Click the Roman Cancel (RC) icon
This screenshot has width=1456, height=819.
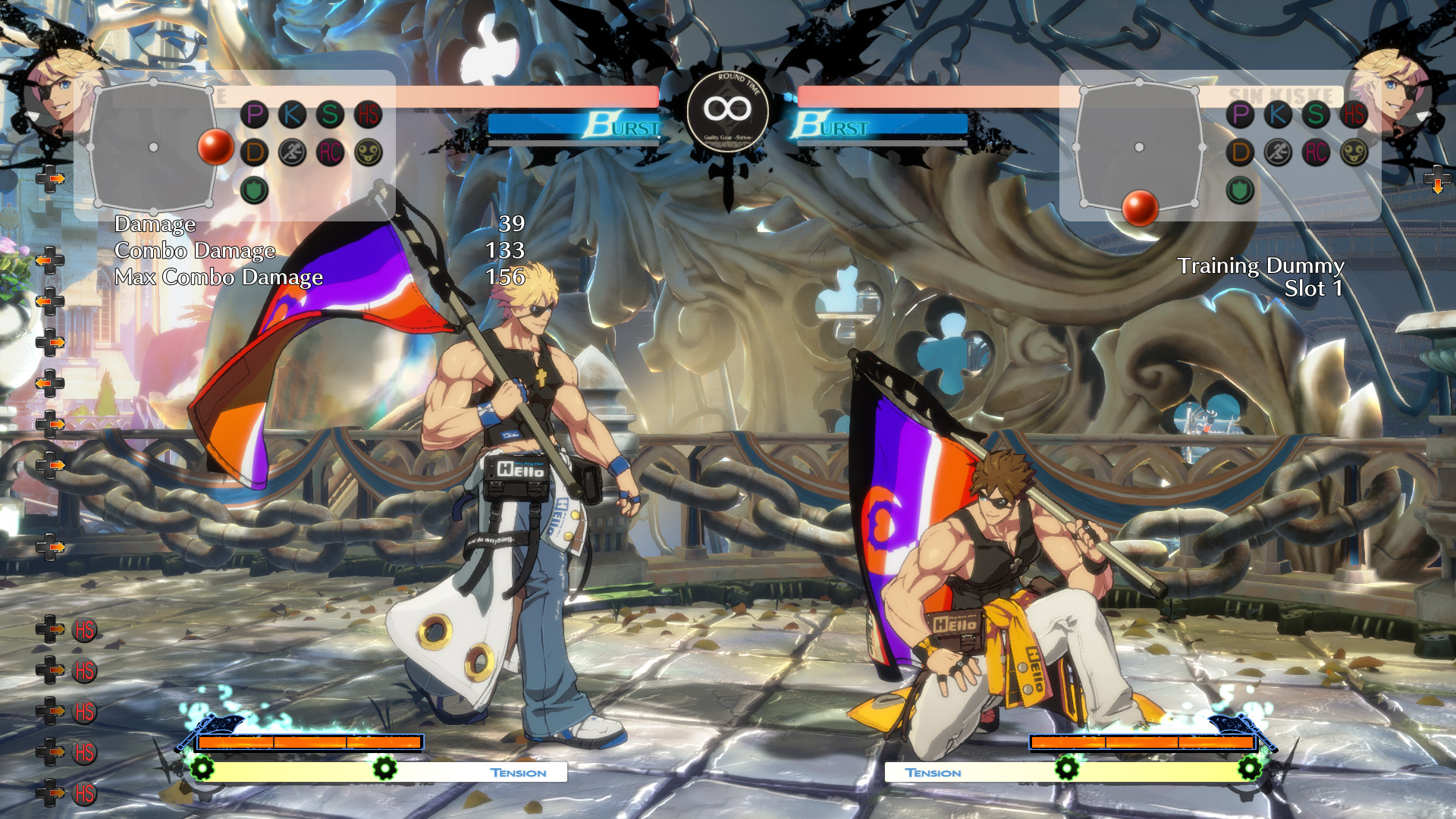tap(330, 152)
